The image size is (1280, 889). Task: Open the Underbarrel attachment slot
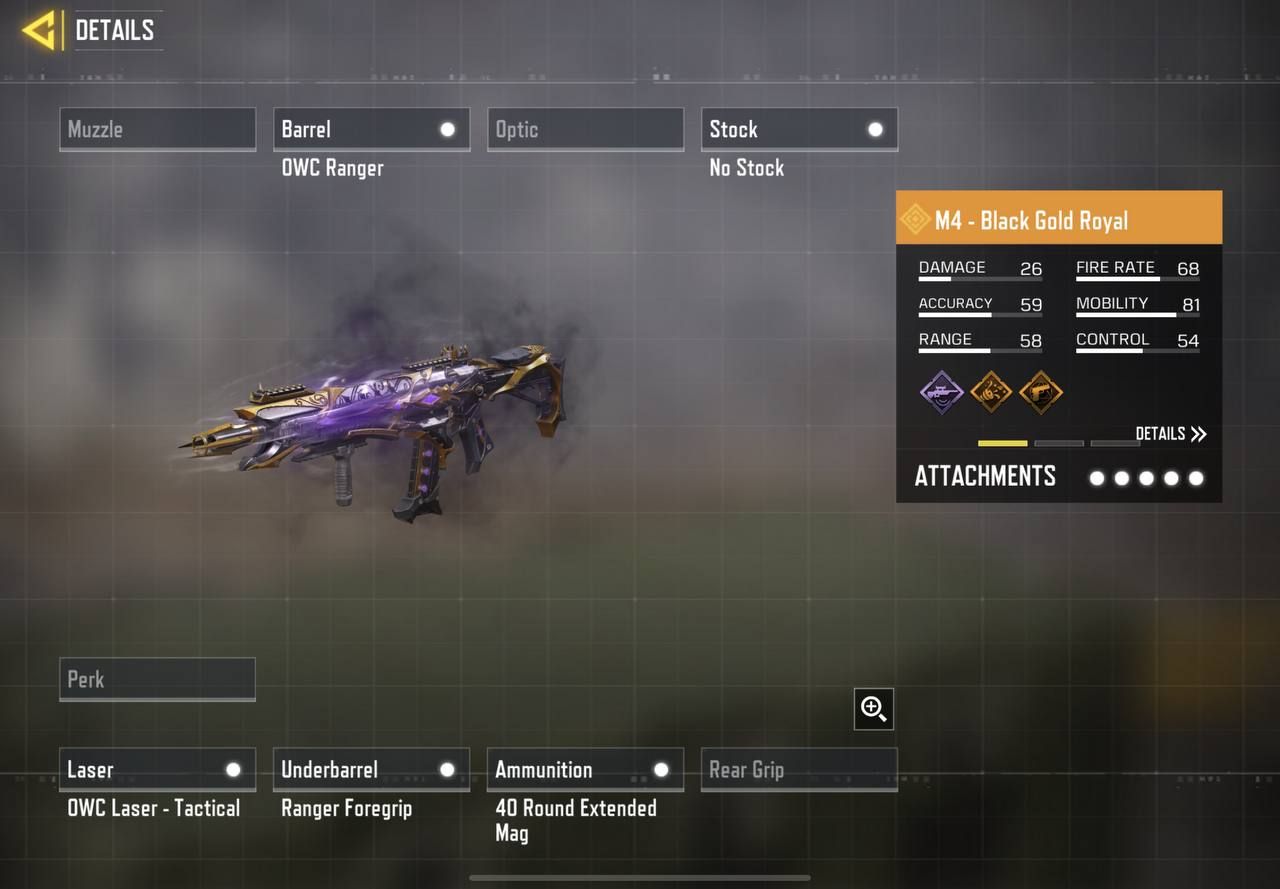click(x=371, y=770)
